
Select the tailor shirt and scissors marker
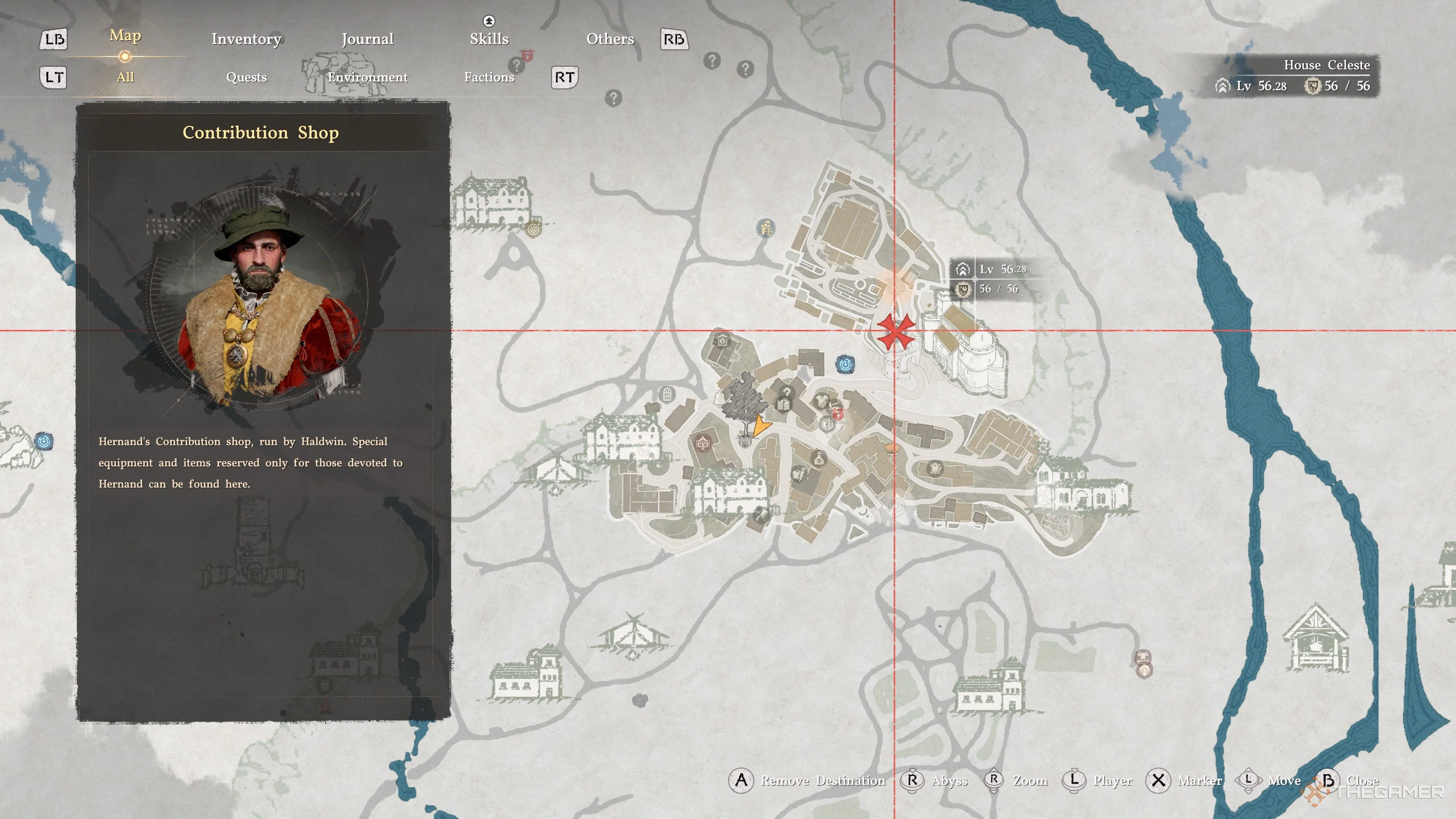coord(821,401)
